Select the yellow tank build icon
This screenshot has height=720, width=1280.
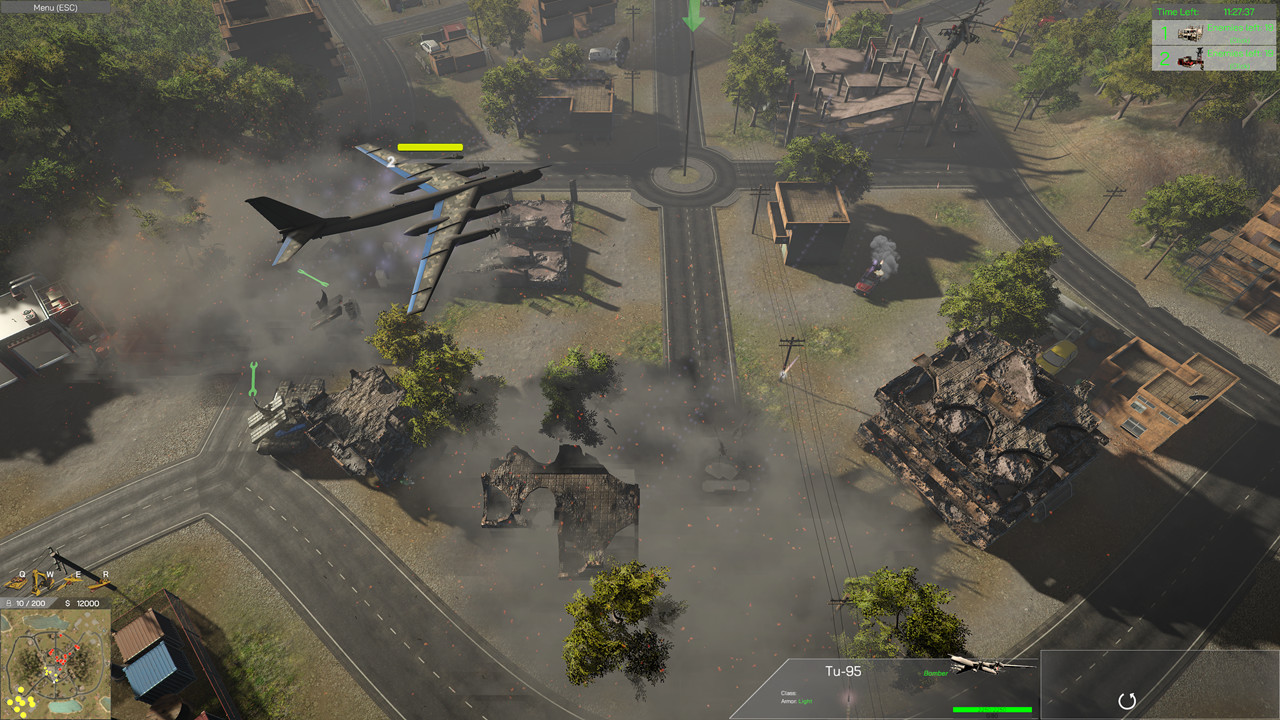click(x=16, y=581)
